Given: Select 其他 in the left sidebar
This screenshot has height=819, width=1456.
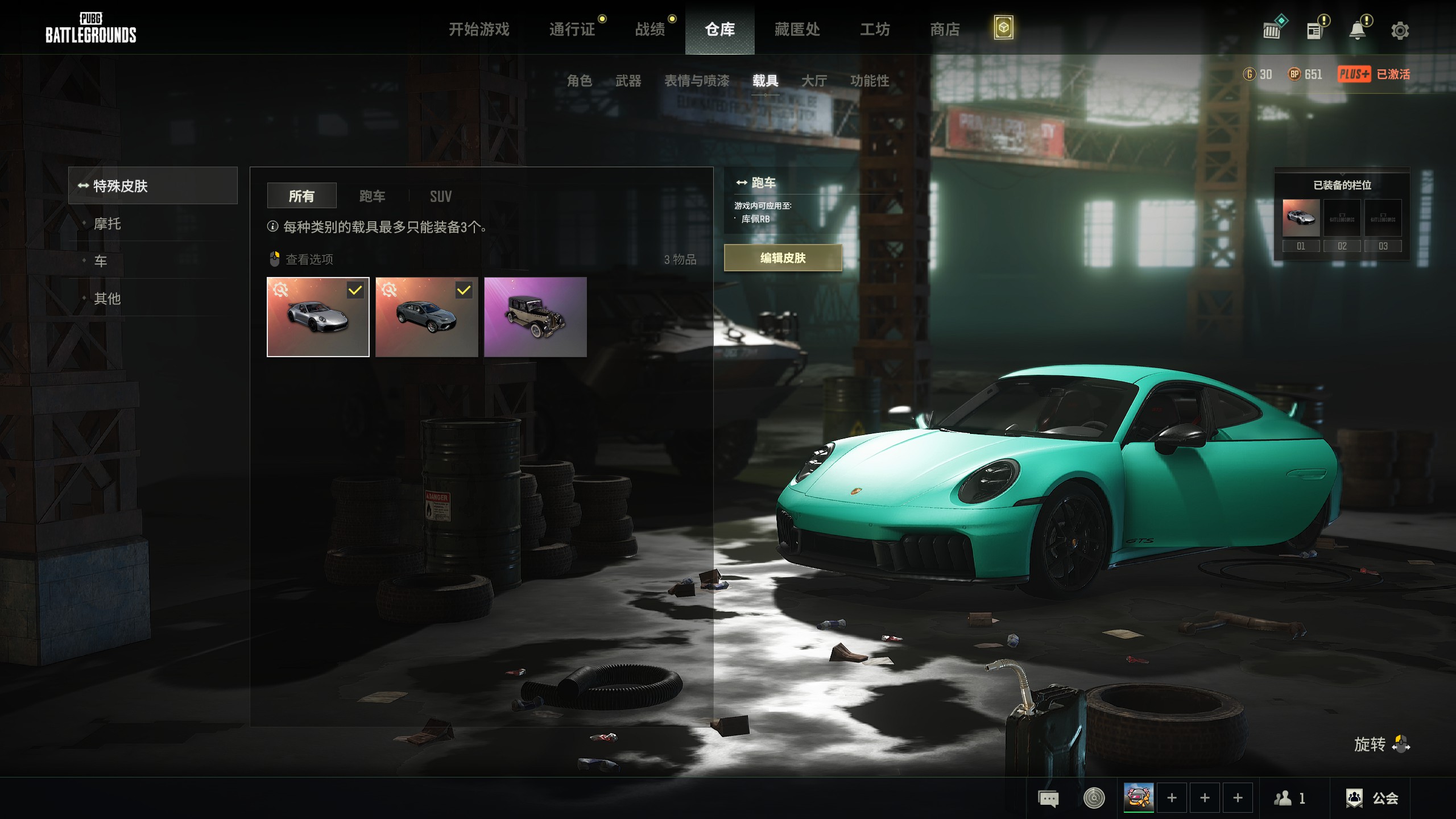Looking at the screenshot, I should pos(107,299).
